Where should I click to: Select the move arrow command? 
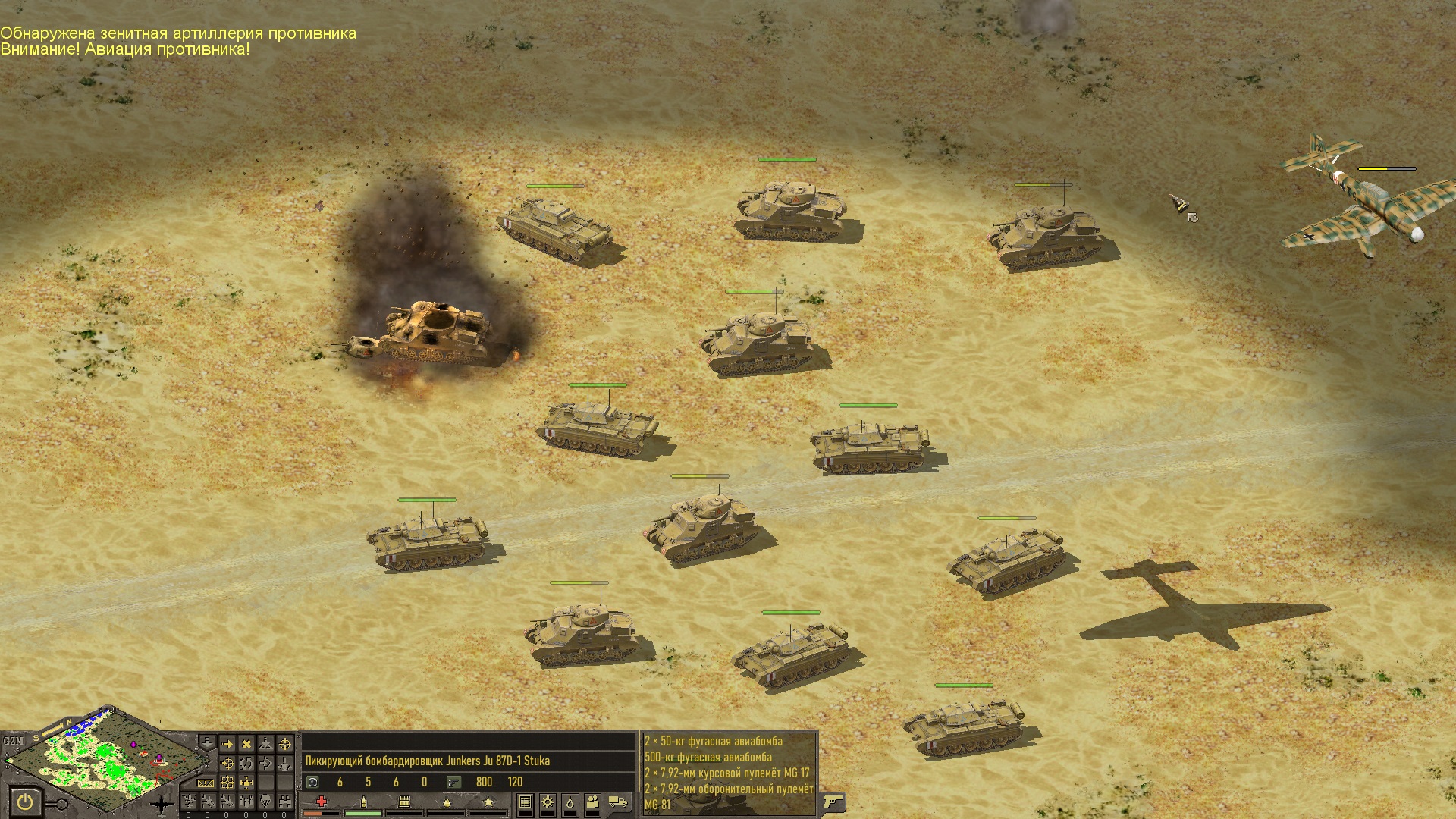pos(227,744)
